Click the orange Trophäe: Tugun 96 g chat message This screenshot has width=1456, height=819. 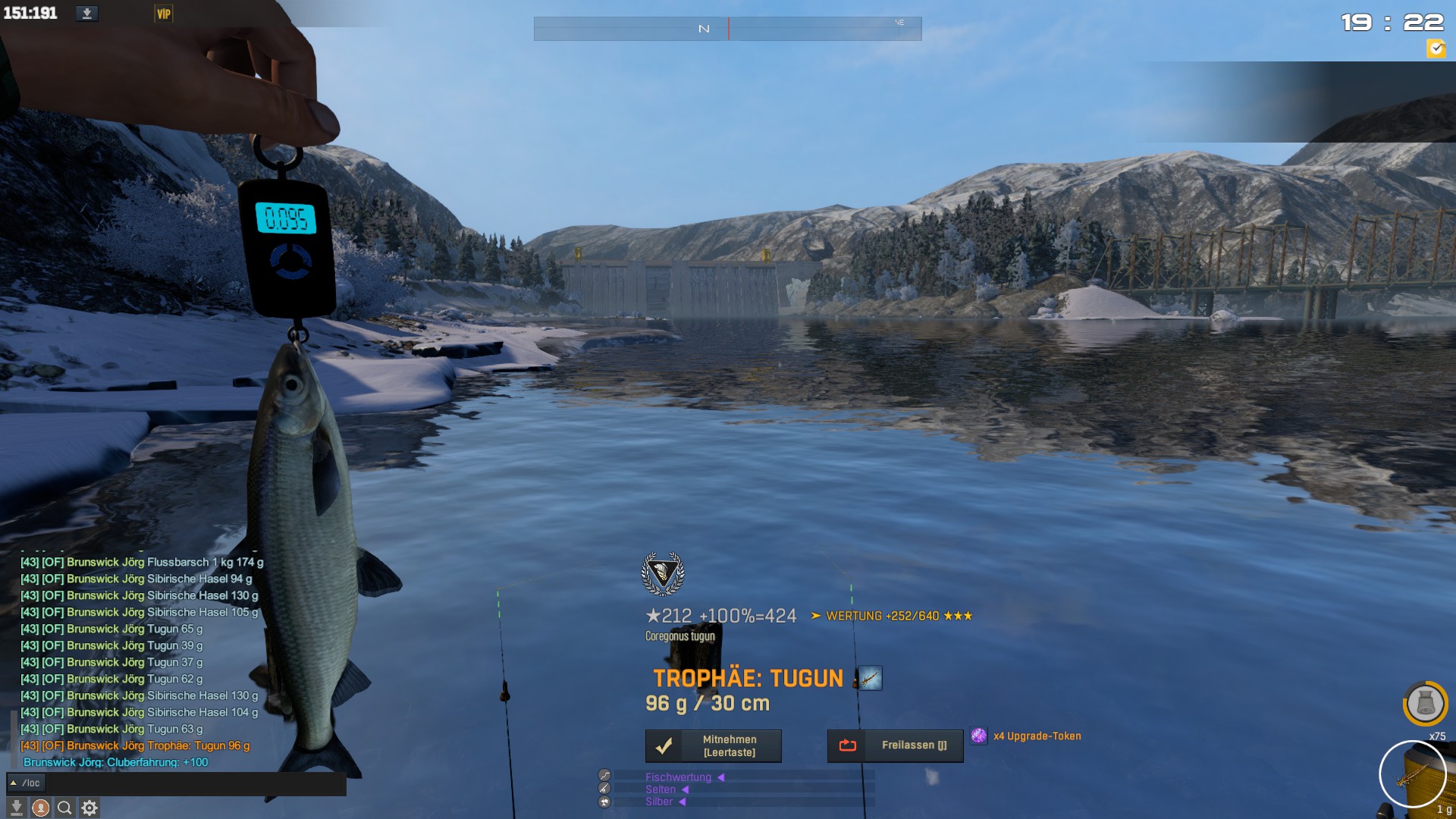click(135, 746)
